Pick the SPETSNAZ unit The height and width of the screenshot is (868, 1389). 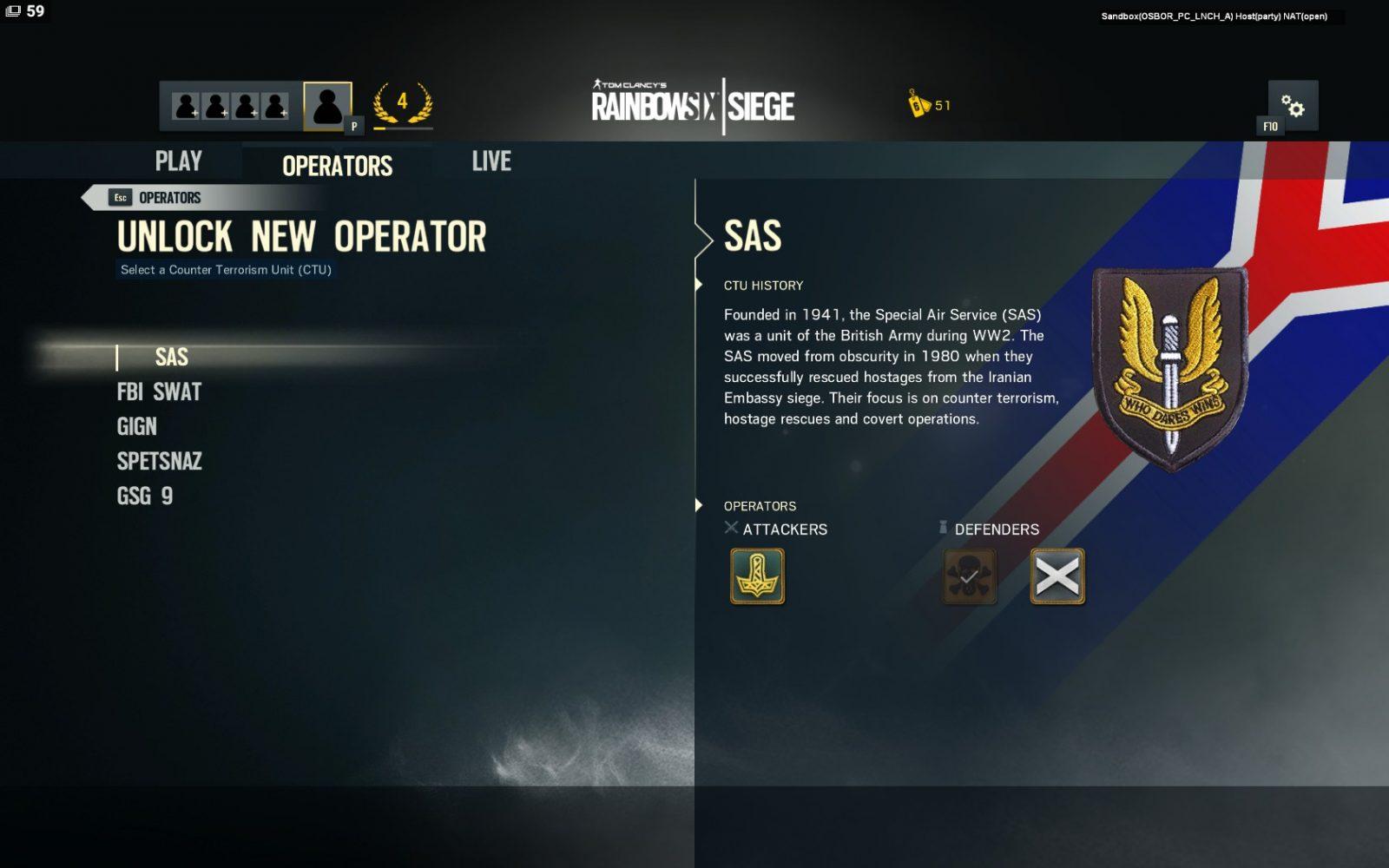160,462
